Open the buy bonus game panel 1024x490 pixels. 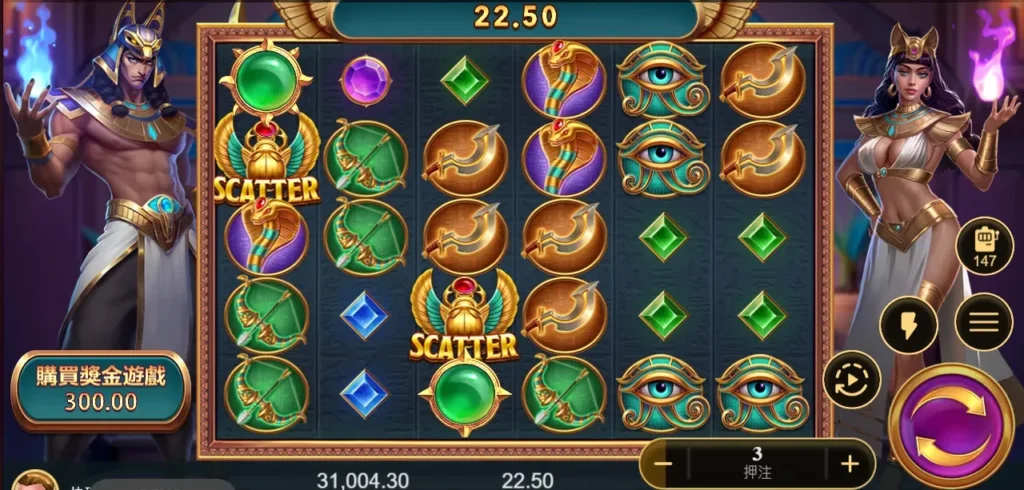pyautogui.click(x=100, y=389)
